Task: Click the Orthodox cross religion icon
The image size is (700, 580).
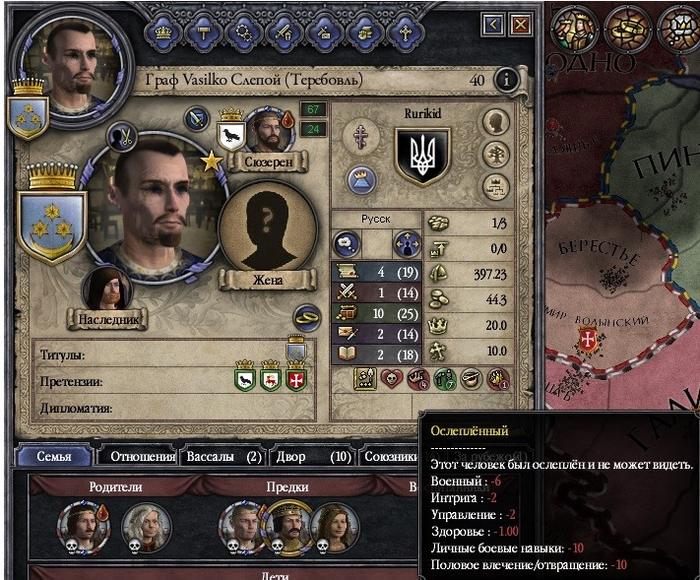Action: pos(360,137)
